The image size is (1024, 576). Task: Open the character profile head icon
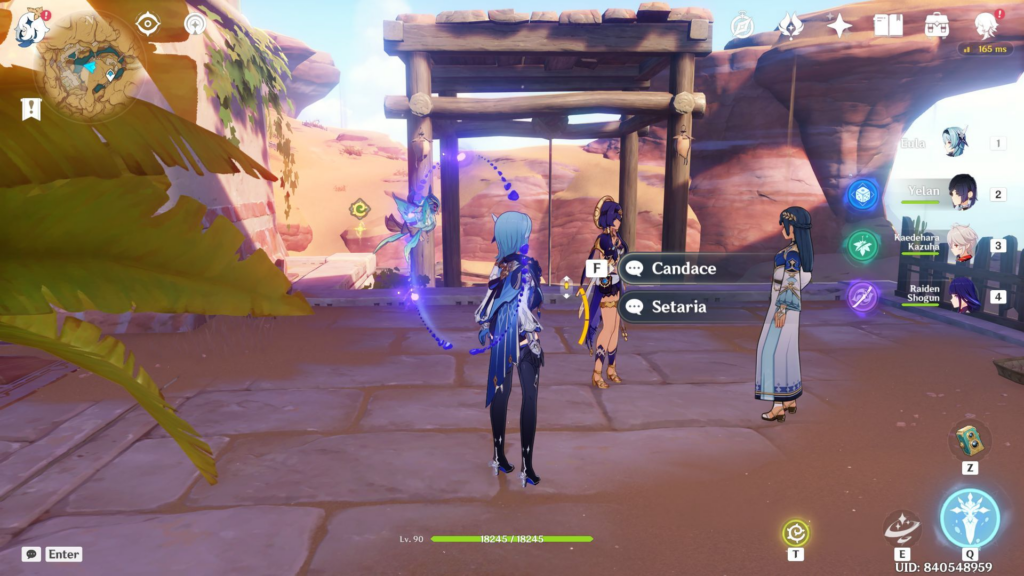(x=986, y=26)
